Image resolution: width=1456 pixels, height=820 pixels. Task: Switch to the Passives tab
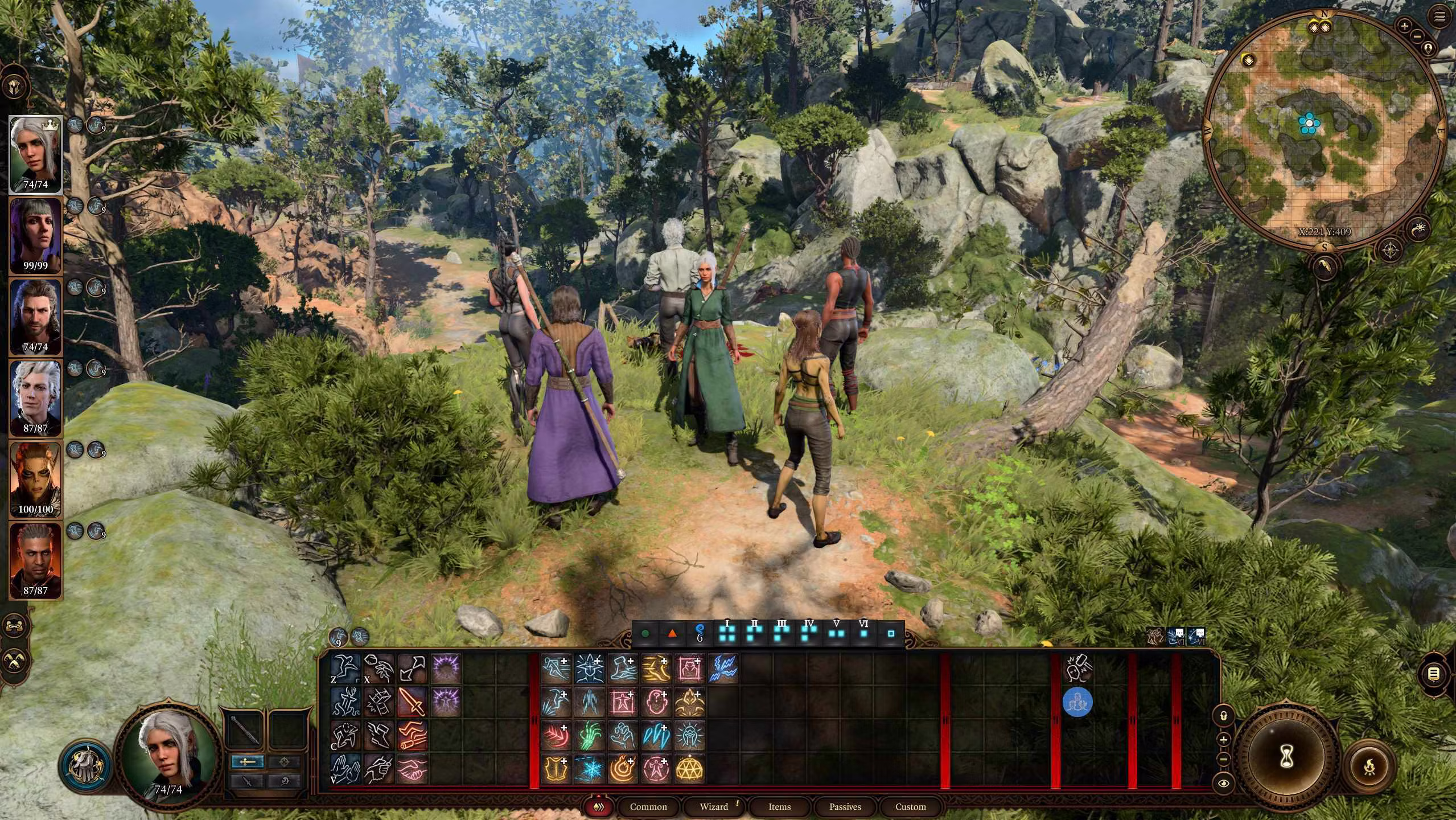tap(845, 806)
